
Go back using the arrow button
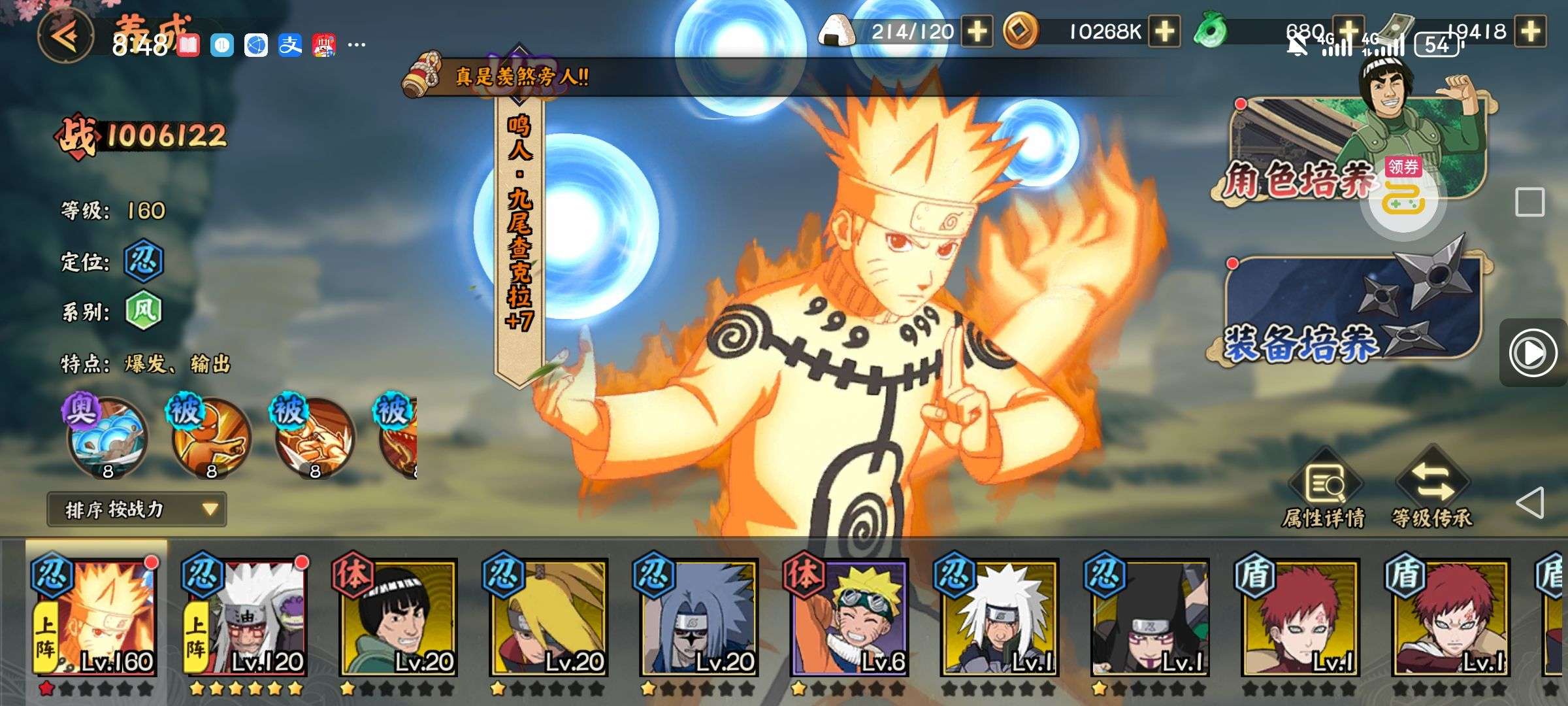tap(65, 35)
